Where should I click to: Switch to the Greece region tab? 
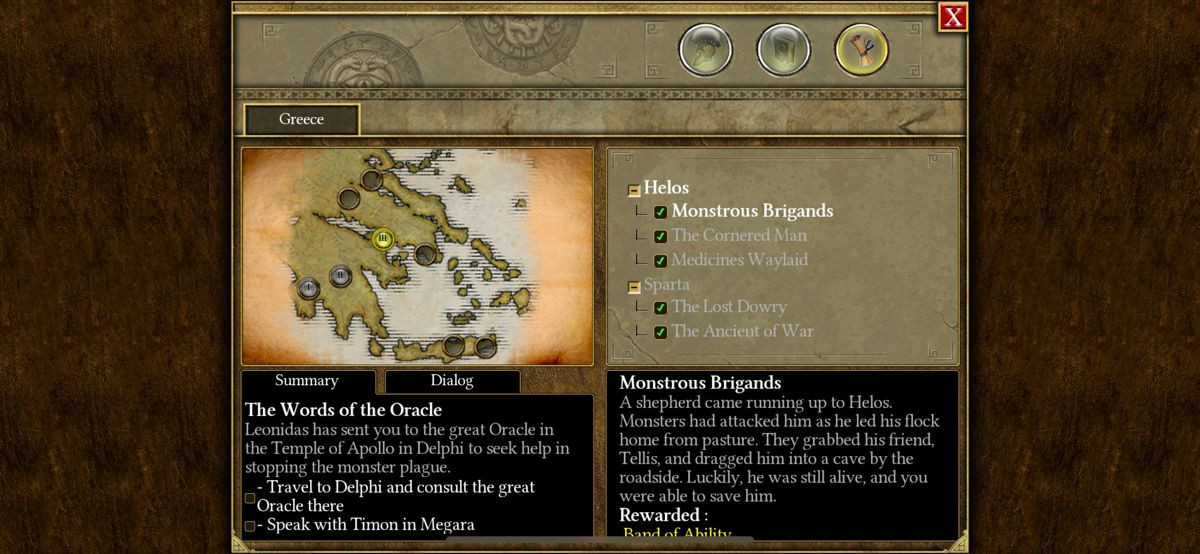(301, 120)
